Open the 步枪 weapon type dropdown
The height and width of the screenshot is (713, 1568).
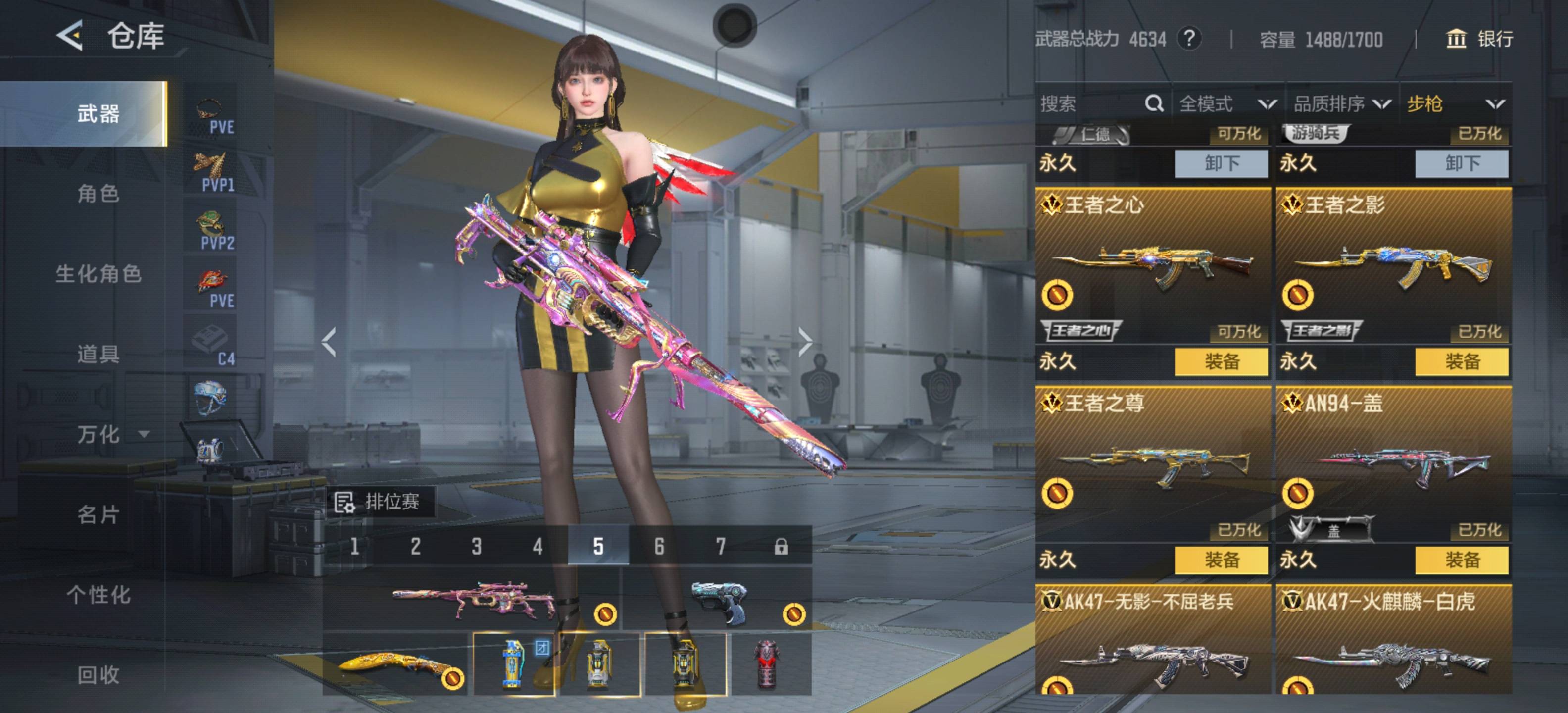1455,104
